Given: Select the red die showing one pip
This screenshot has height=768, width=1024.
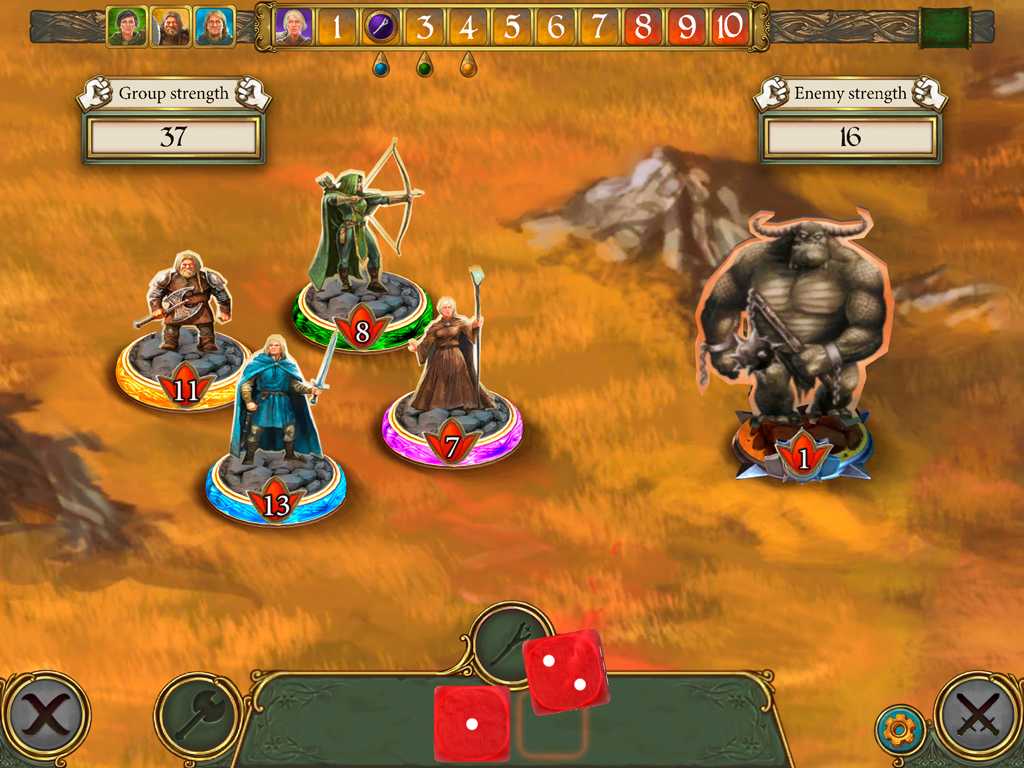Looking at the screenshot, I should (x=471, y=724).
